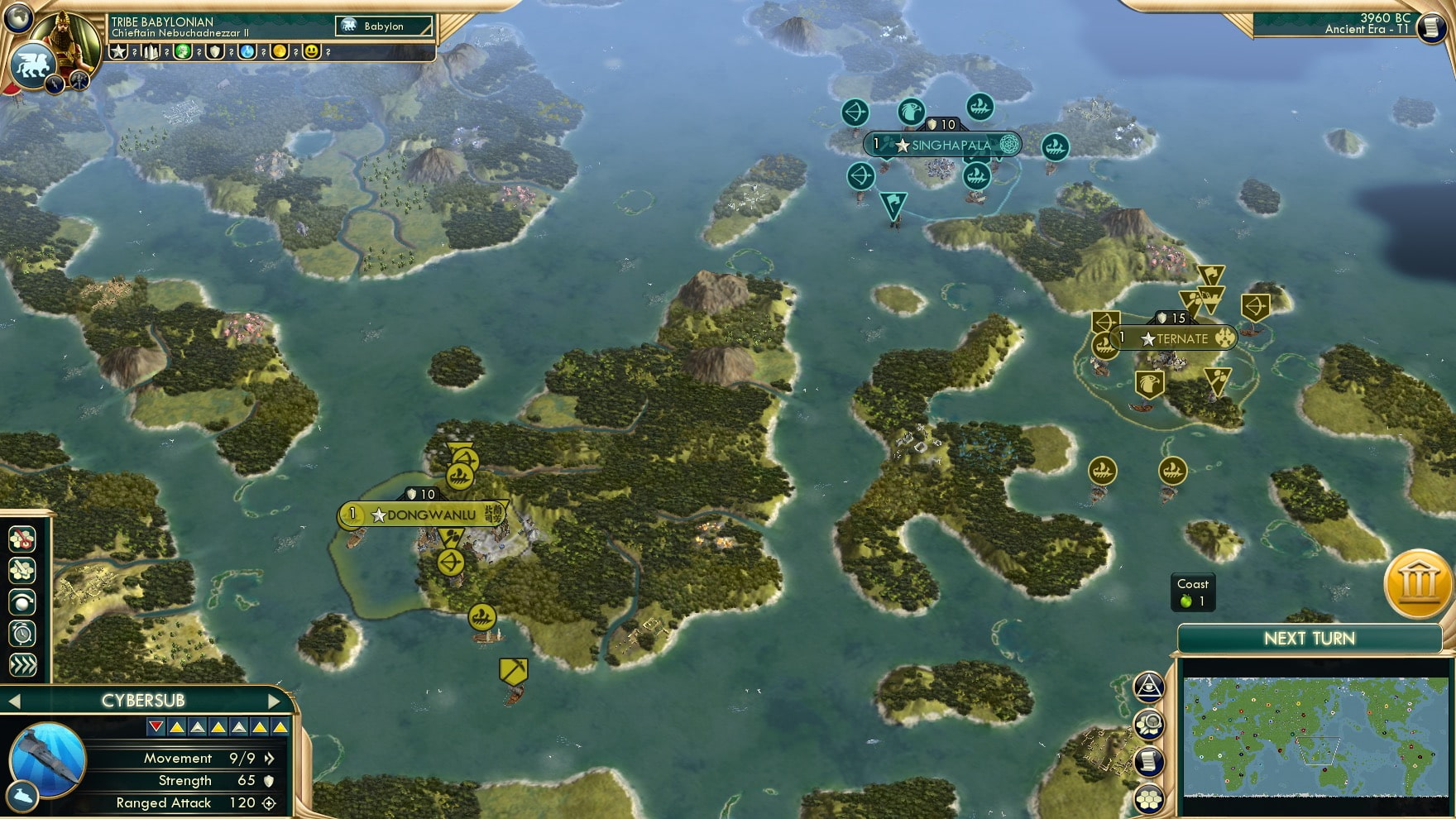Open the Babylon civilization banner dropdown

383,26
